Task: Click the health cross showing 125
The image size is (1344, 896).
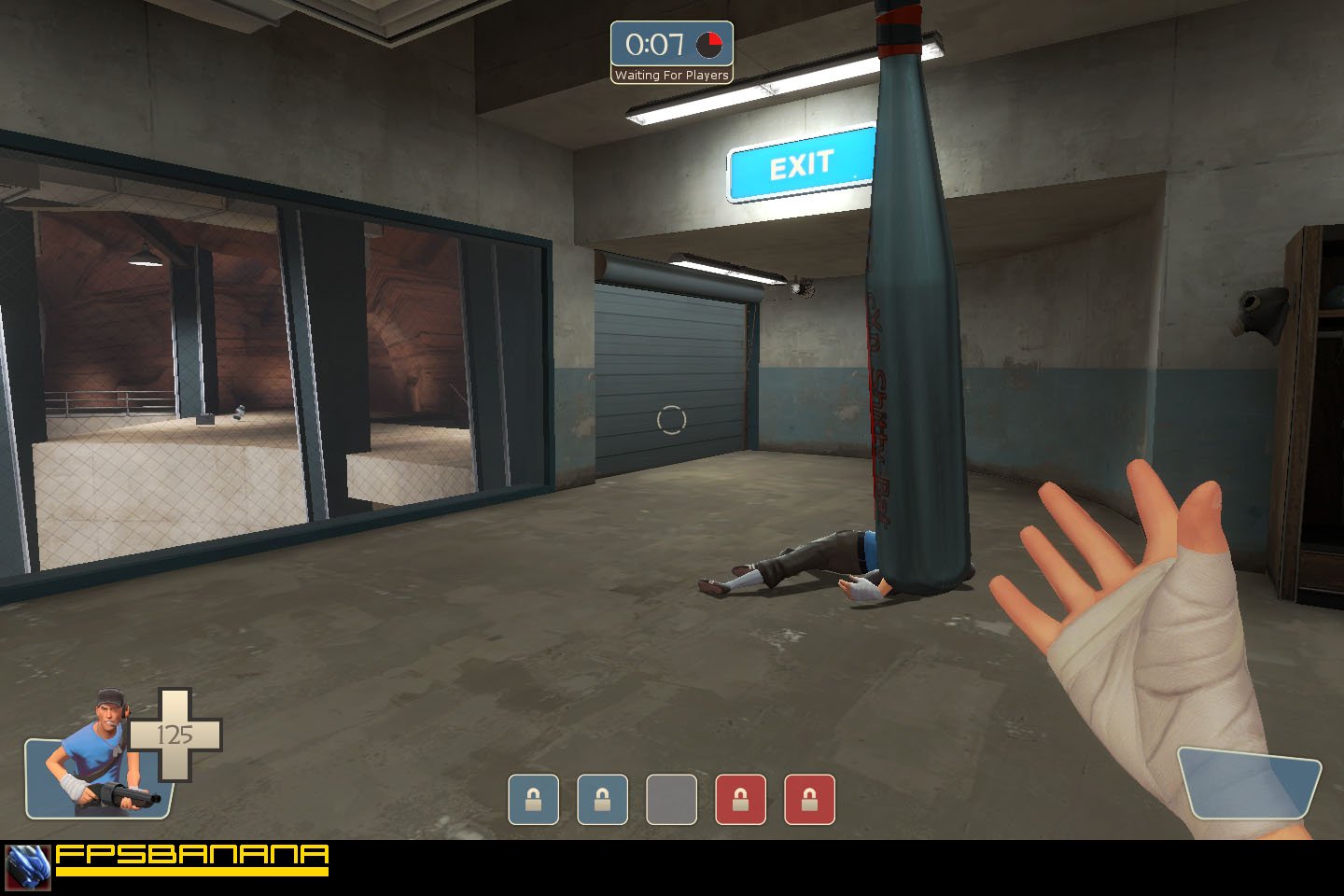Action: [x=176, y=735]
